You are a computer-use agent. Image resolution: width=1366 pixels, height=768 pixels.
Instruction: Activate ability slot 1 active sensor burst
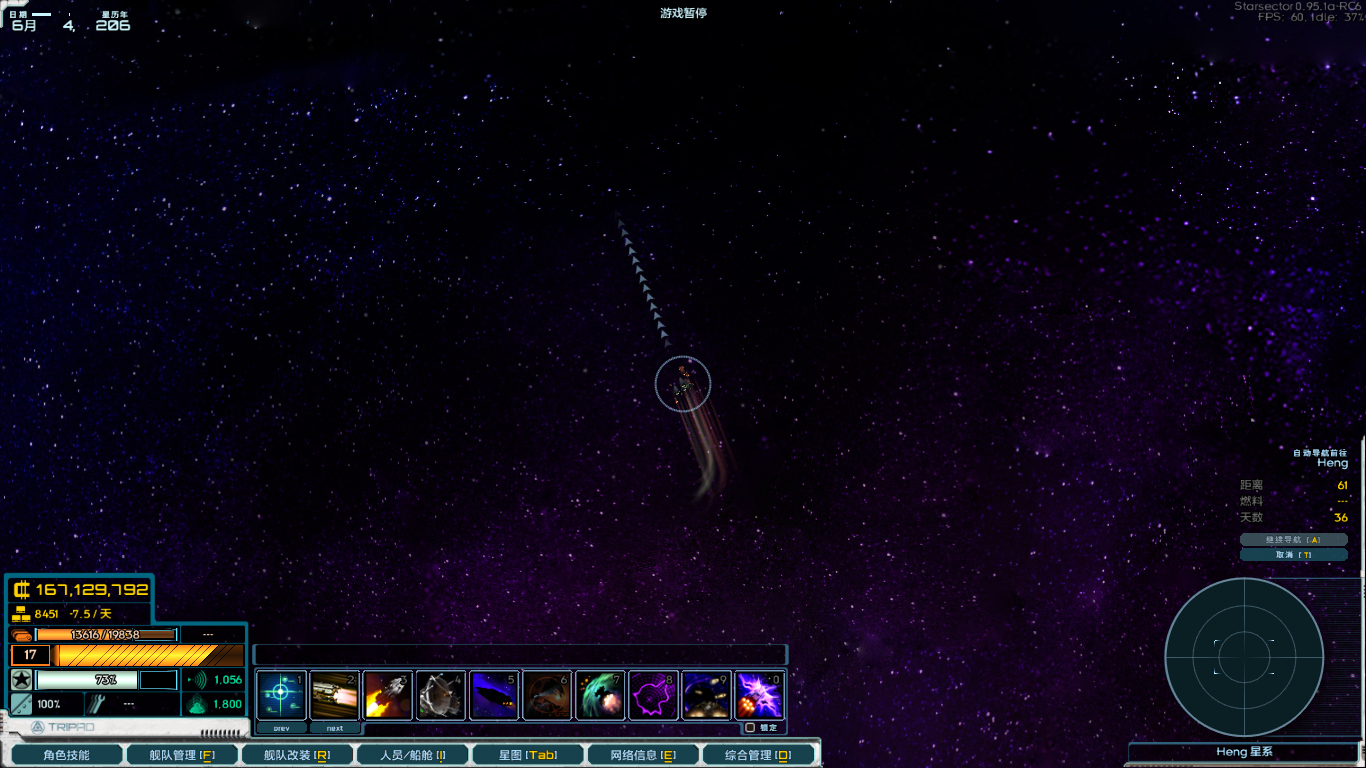point(281,694)
